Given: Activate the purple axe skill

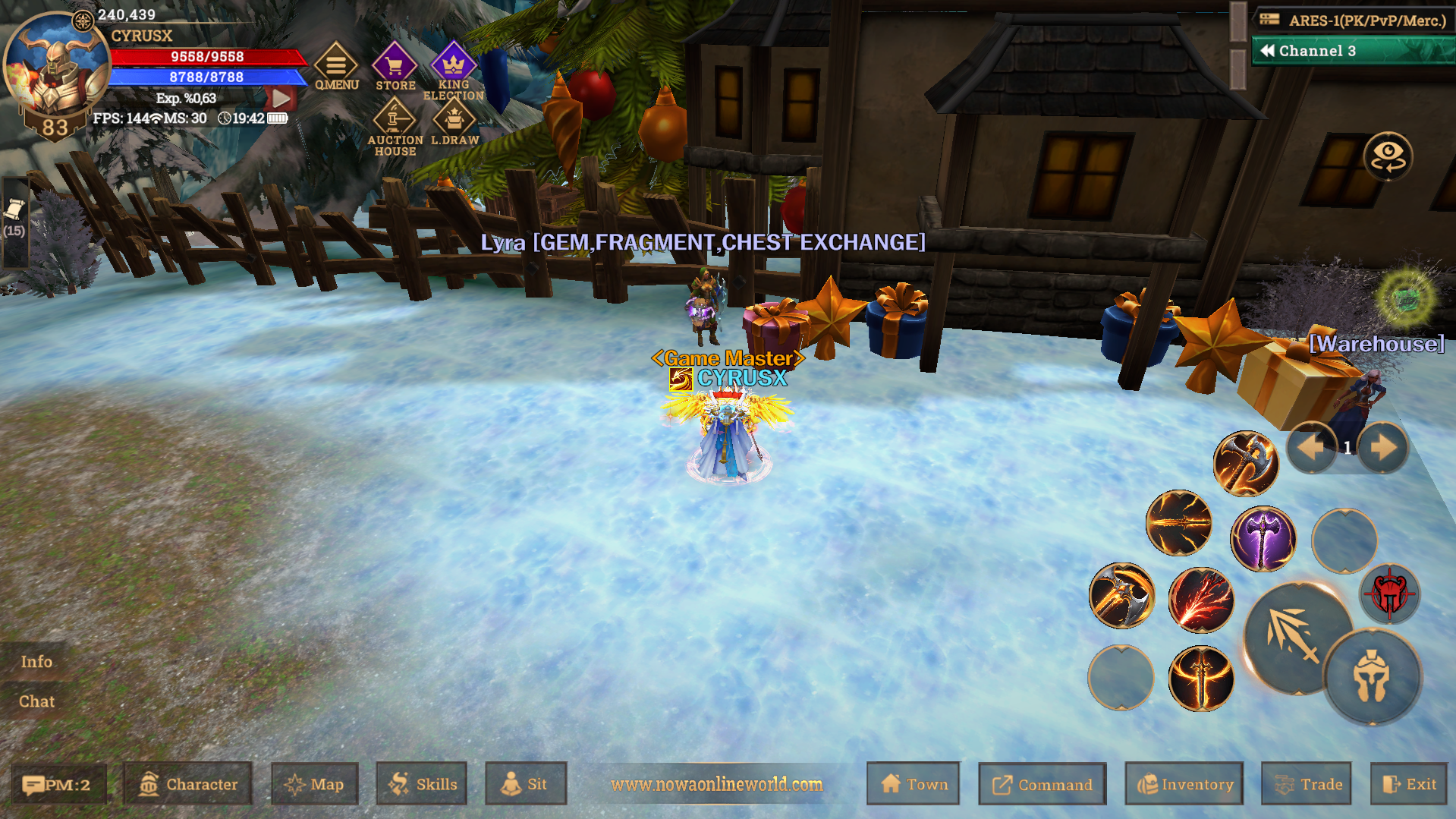Looking at the screenshot, I should point(1263,539).
